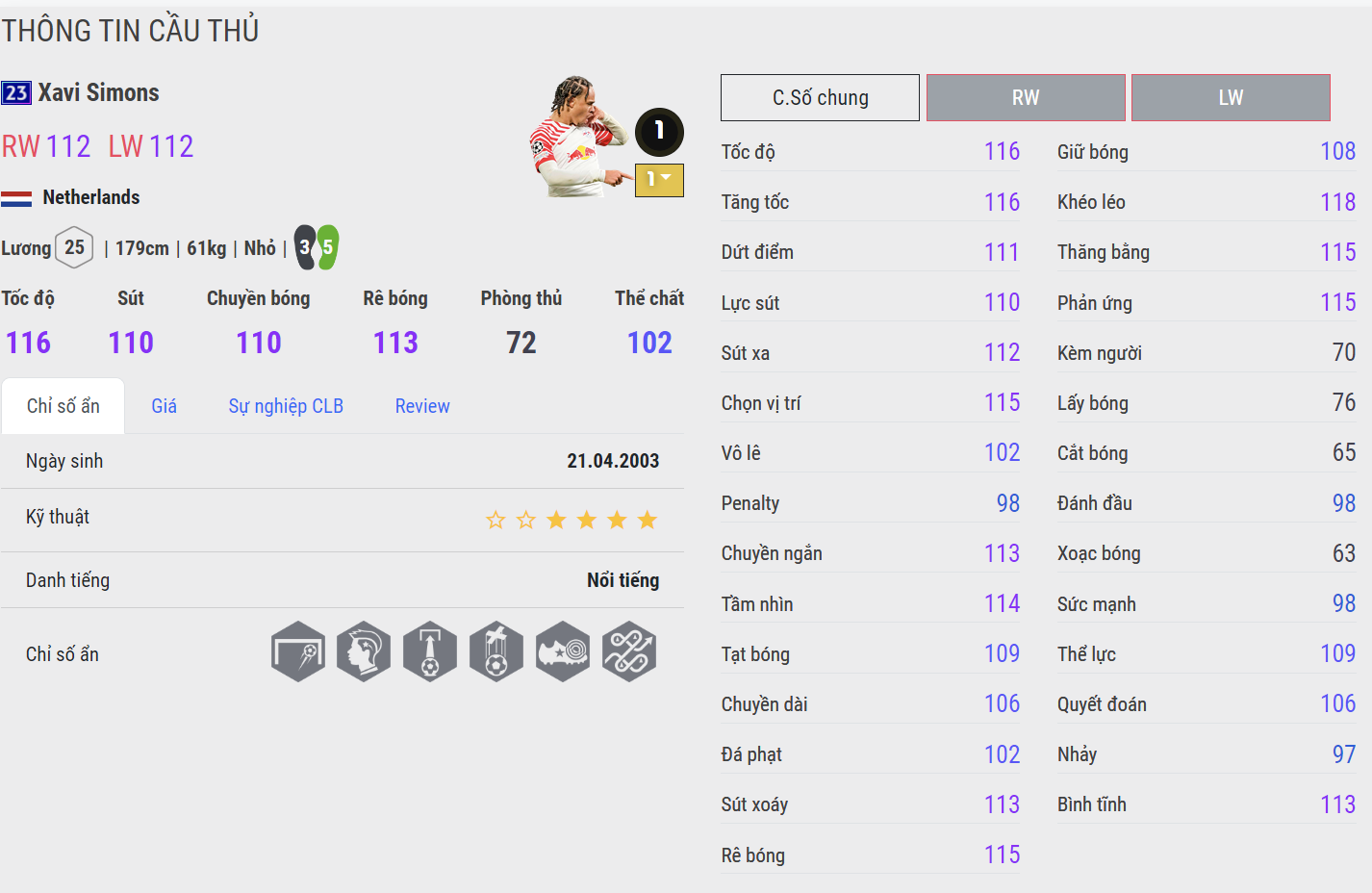1372x893 pixels.
Task: Switch to the Review tab
Action: pyautogui.click(x=422, y=406)
